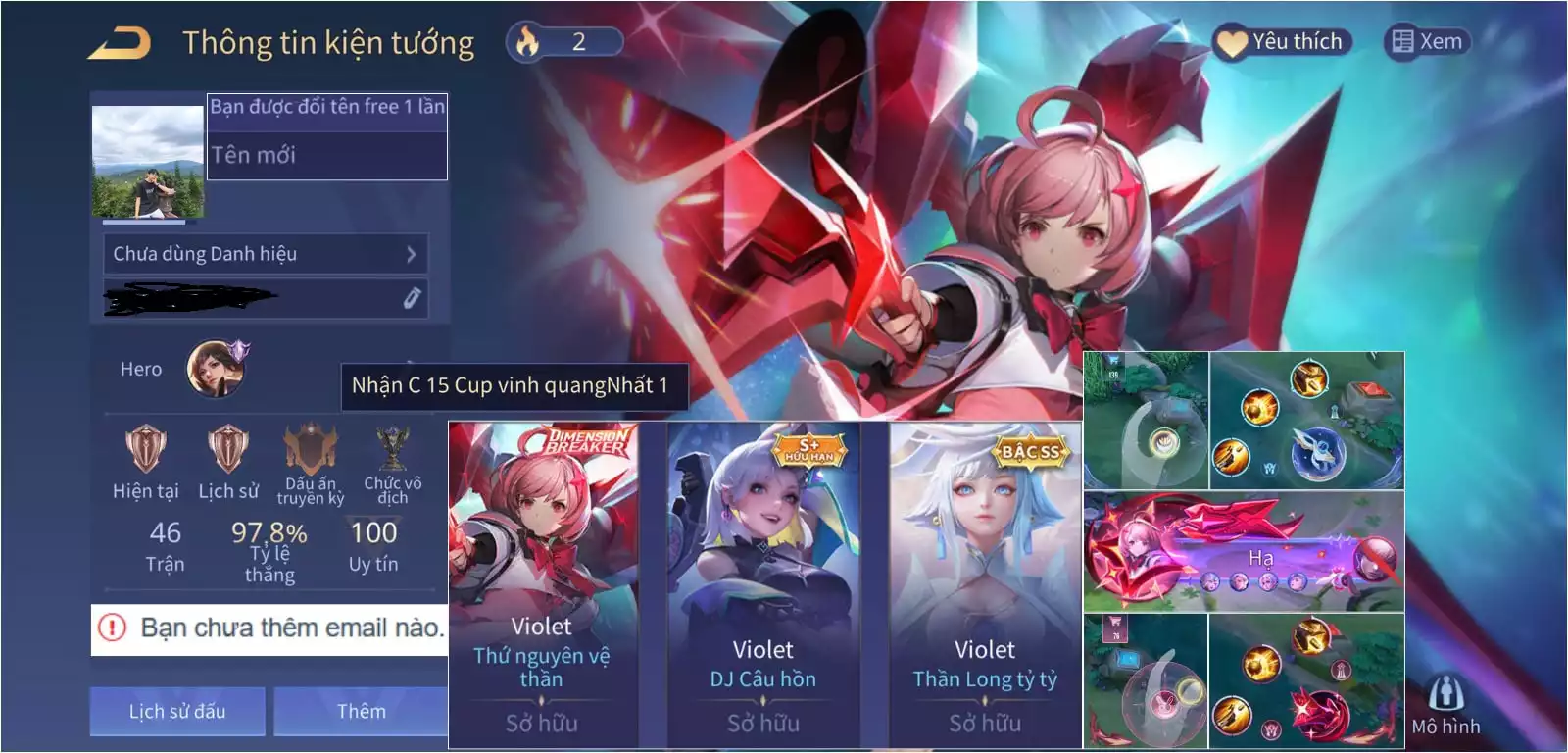1568x753 pixels.
Task: Open the Chưa dùng Danh hiệu title row
Action: [x=265, y=254]
